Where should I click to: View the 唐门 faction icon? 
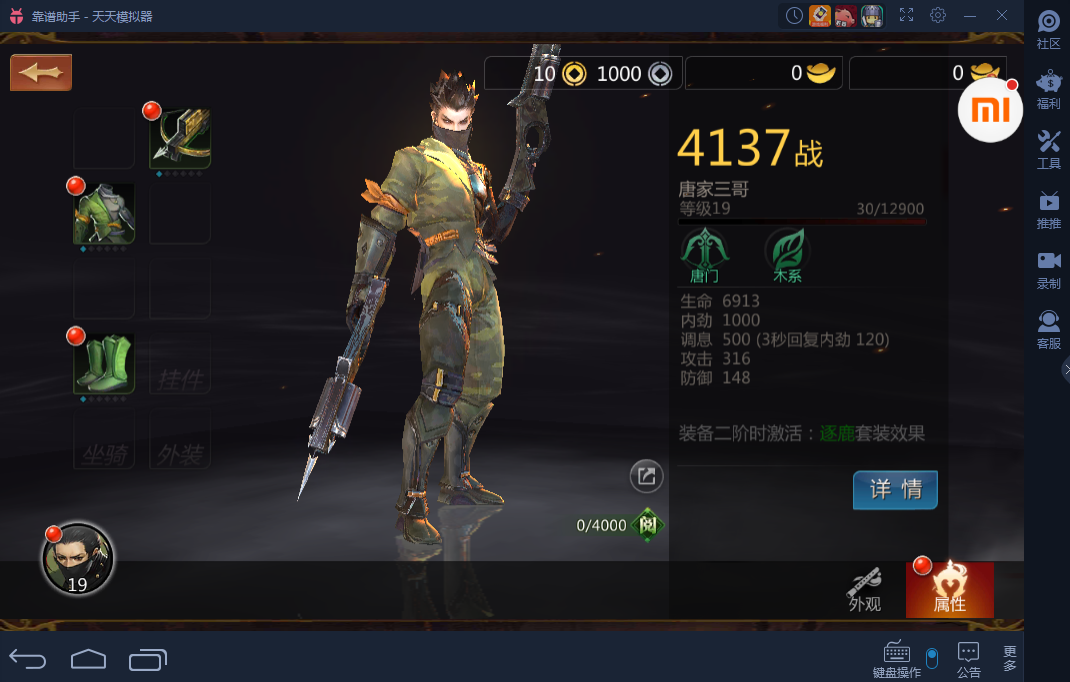[704, 254]
